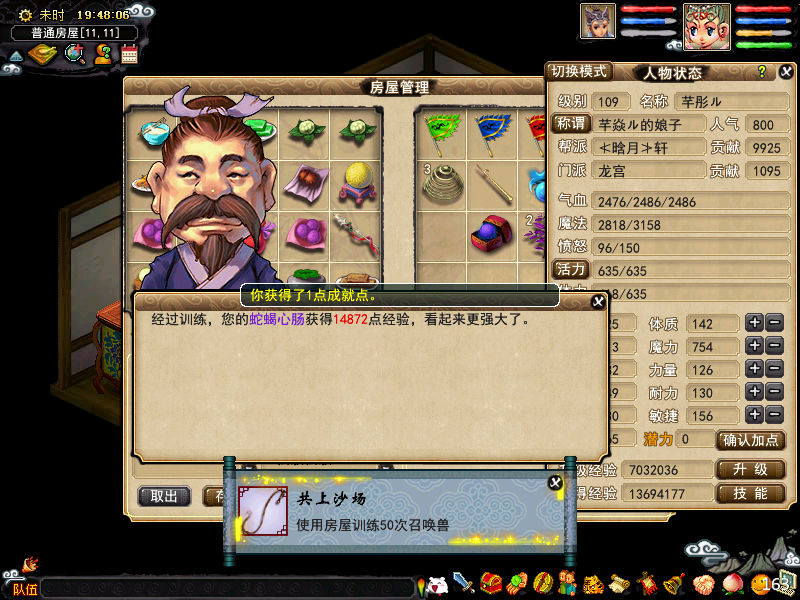The image size is (800, 600).
Task: Dismiss the 共上沙场 achievement popup
Action: 555,483
